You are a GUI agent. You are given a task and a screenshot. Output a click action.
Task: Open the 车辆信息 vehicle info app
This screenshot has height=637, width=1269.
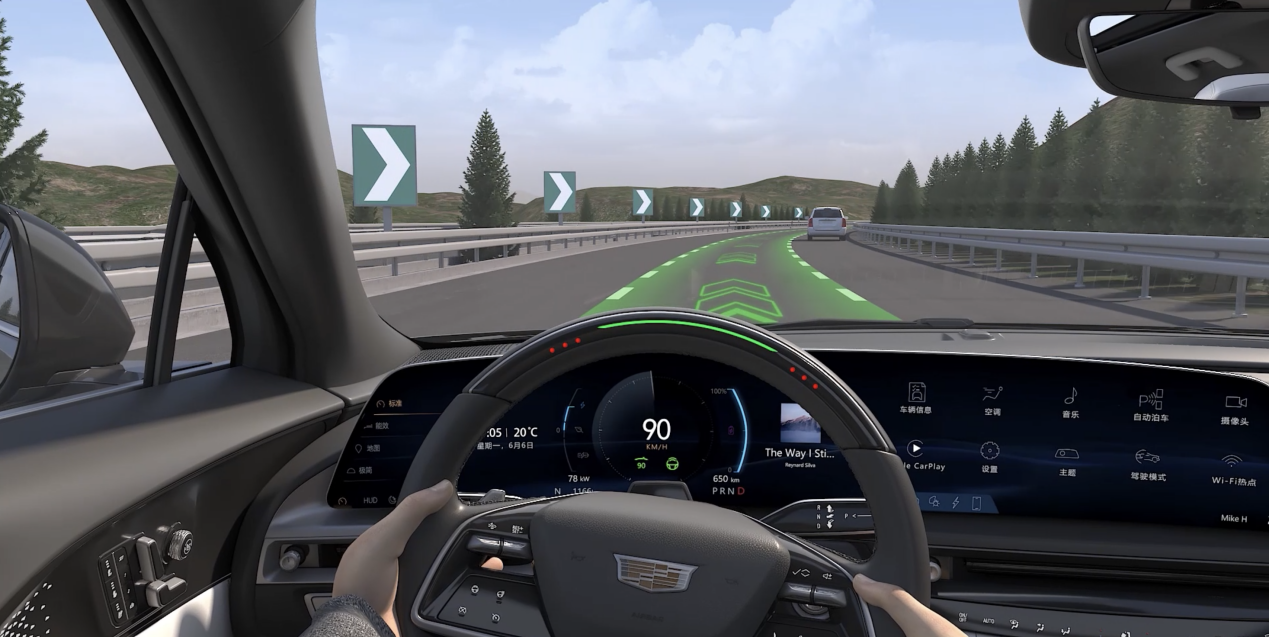916,396
